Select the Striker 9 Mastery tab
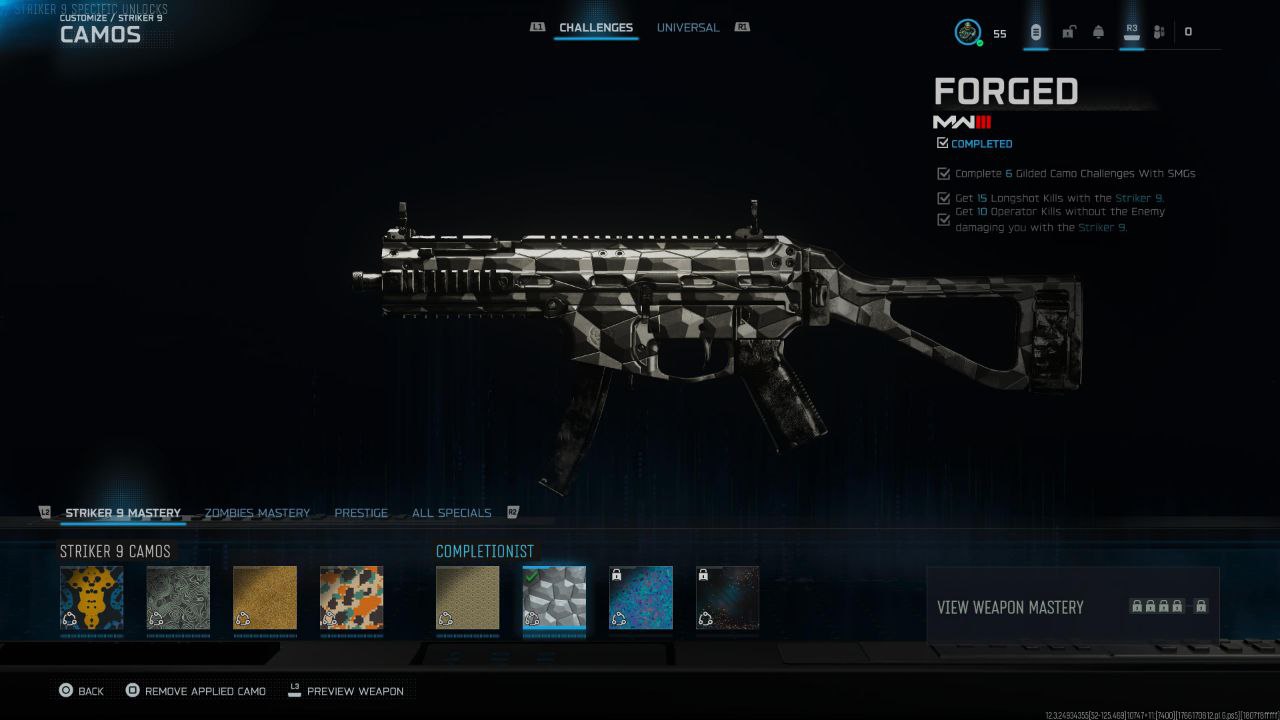 click(123, 513)
